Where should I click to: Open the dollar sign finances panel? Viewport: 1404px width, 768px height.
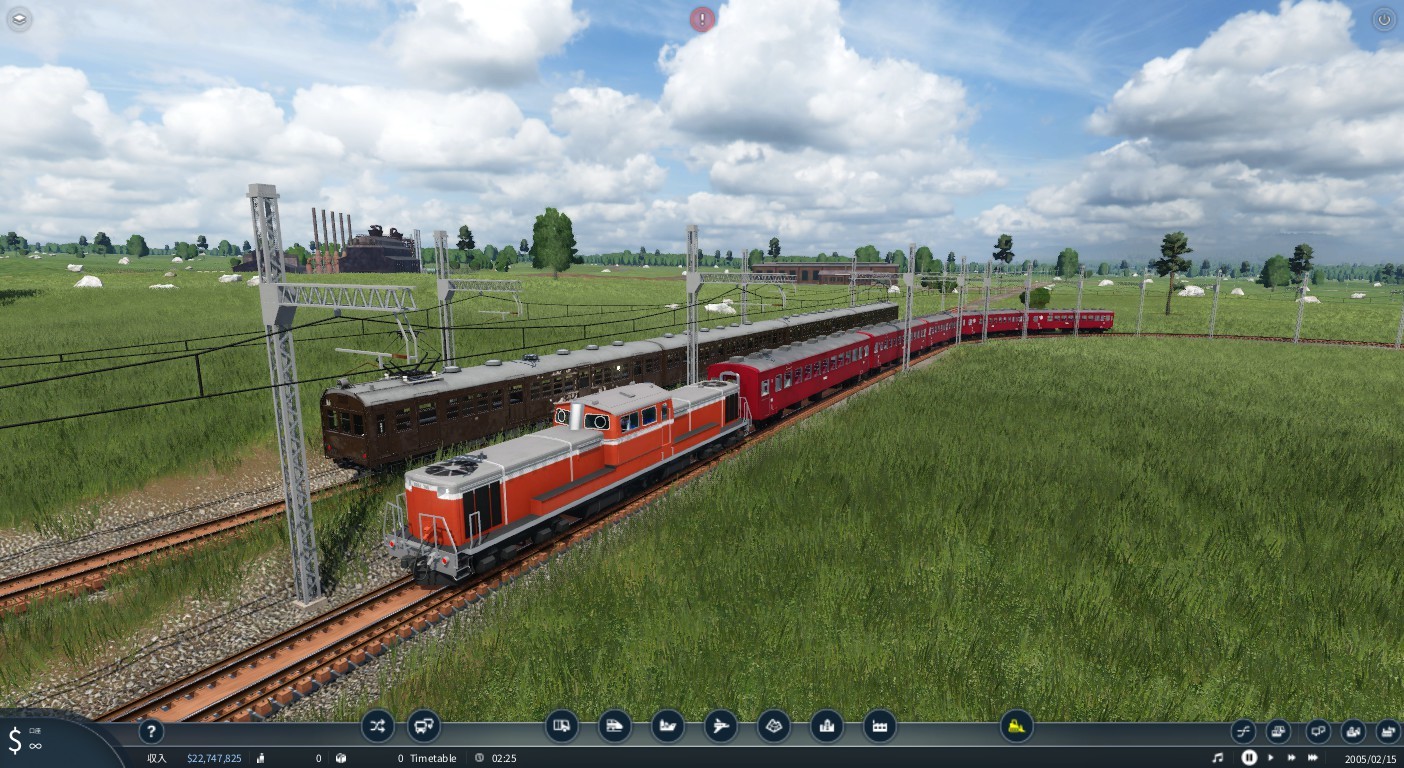click(16, 741)
